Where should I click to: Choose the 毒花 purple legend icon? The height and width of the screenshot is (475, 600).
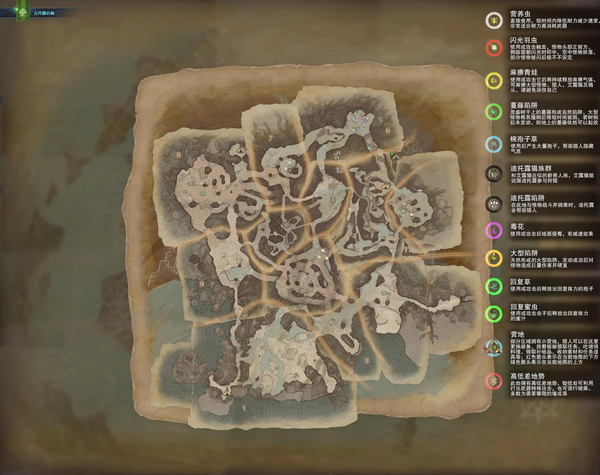pos(492,231)
